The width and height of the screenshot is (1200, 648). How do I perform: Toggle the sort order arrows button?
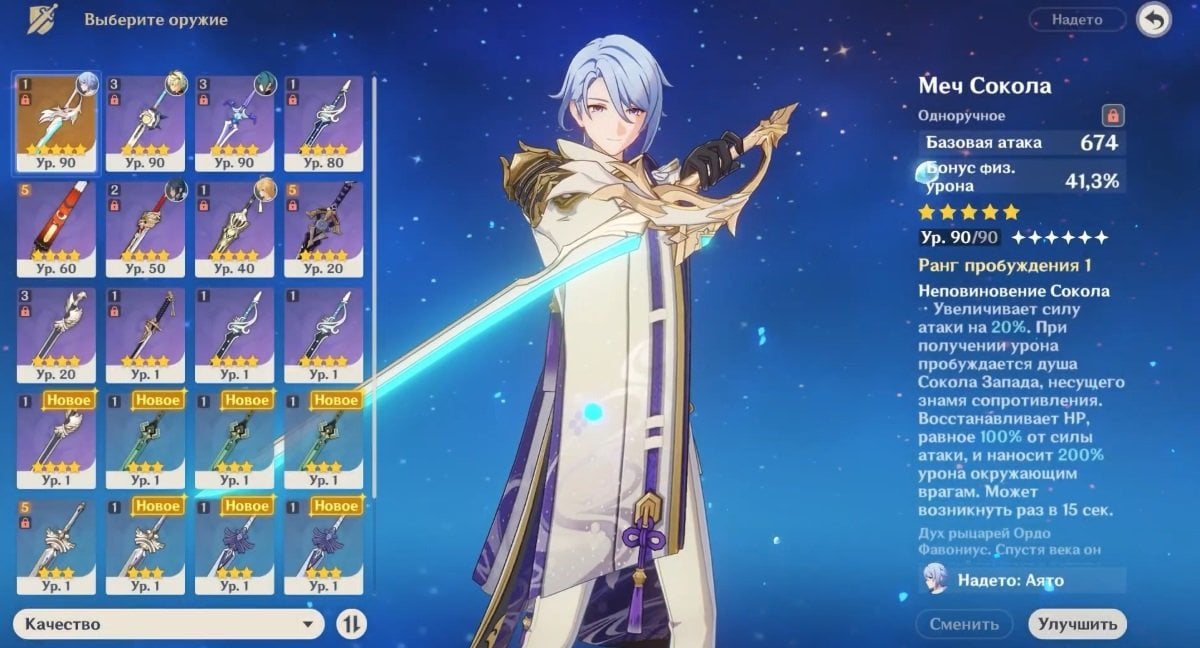(x=351, y=625)
